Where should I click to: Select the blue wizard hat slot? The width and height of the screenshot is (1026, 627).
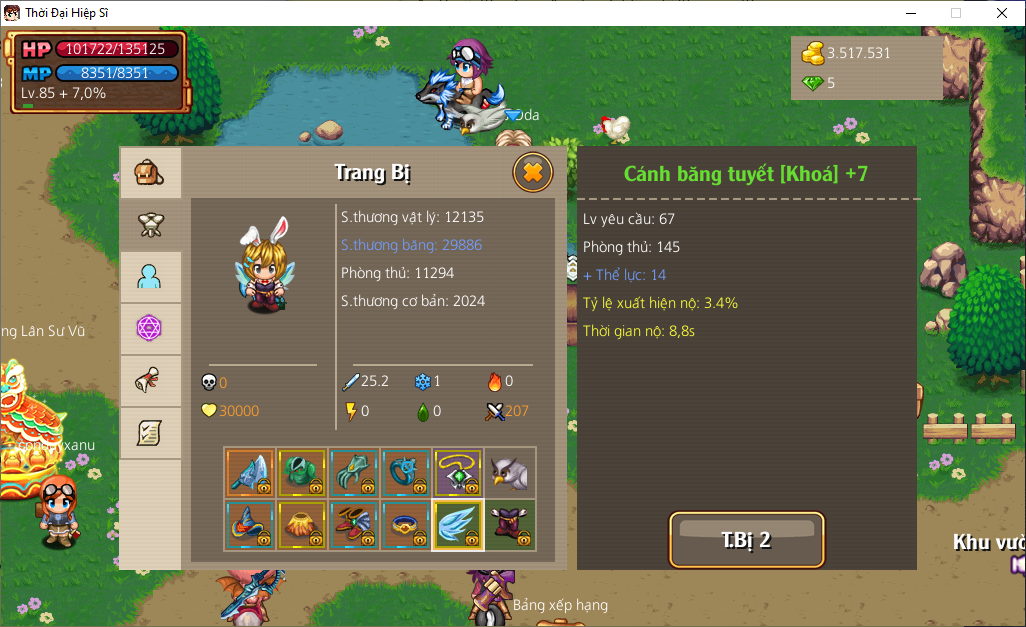[x=250, y=525]
